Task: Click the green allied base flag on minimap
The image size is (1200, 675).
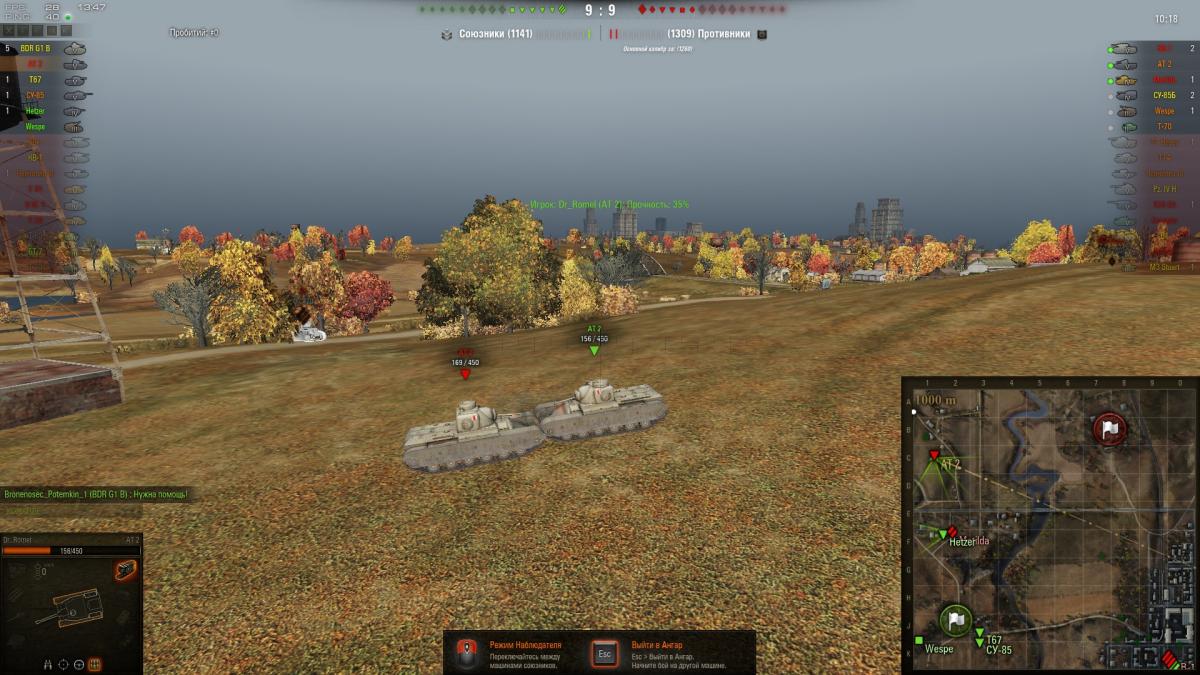Action: [x=955, y=620]
